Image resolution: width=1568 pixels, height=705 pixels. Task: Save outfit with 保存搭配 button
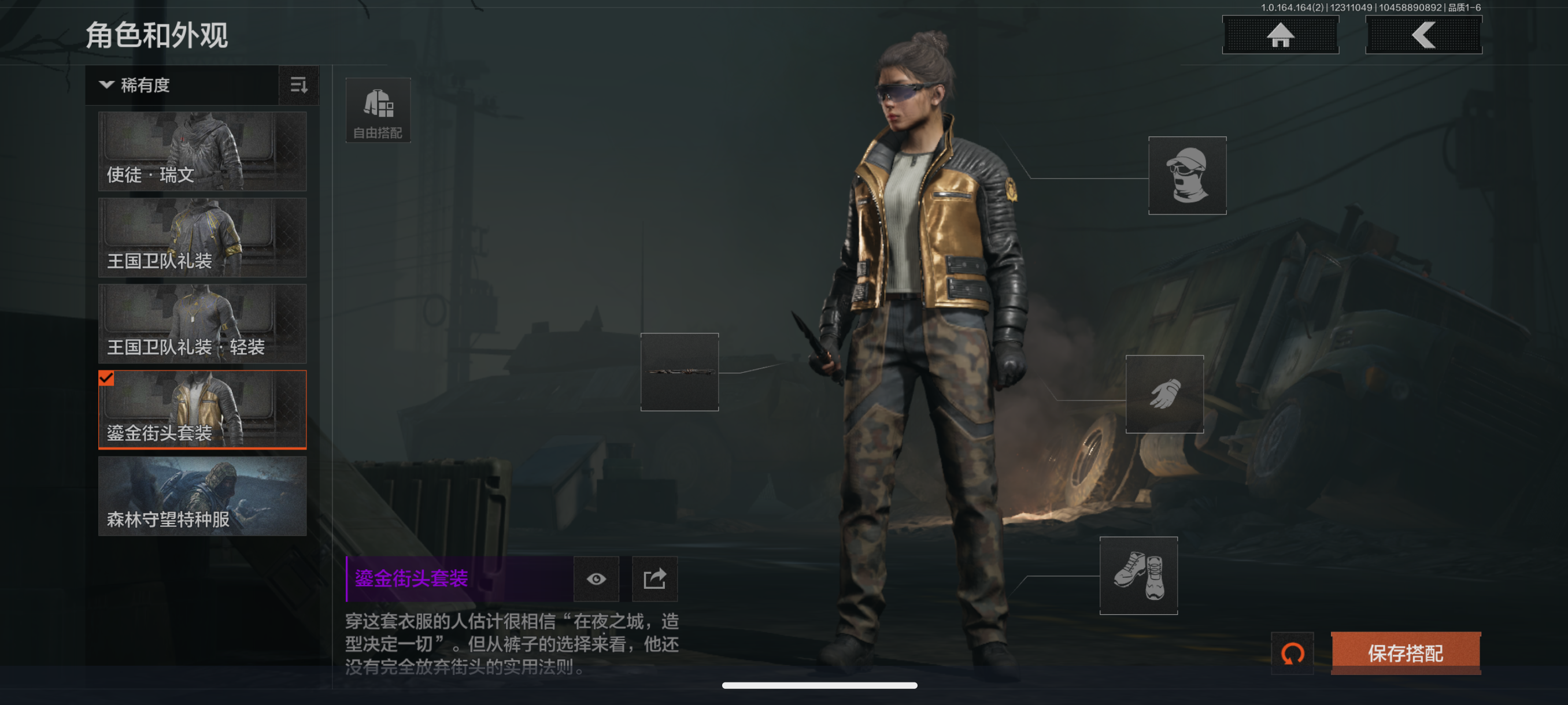pyautogui.click(x=1406, y=654)
